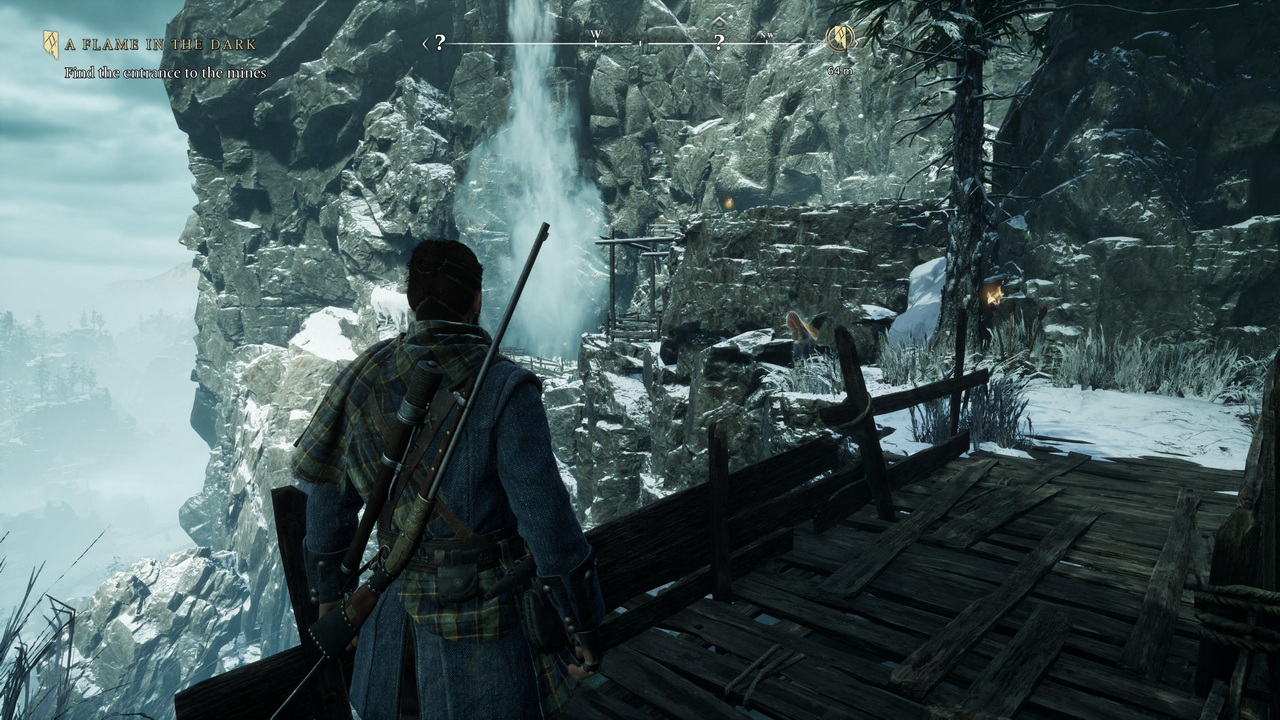1280x720 pixels.
Task: Open the 'Find the entrance to the mines' objective
Action: [x=165, y=73]
